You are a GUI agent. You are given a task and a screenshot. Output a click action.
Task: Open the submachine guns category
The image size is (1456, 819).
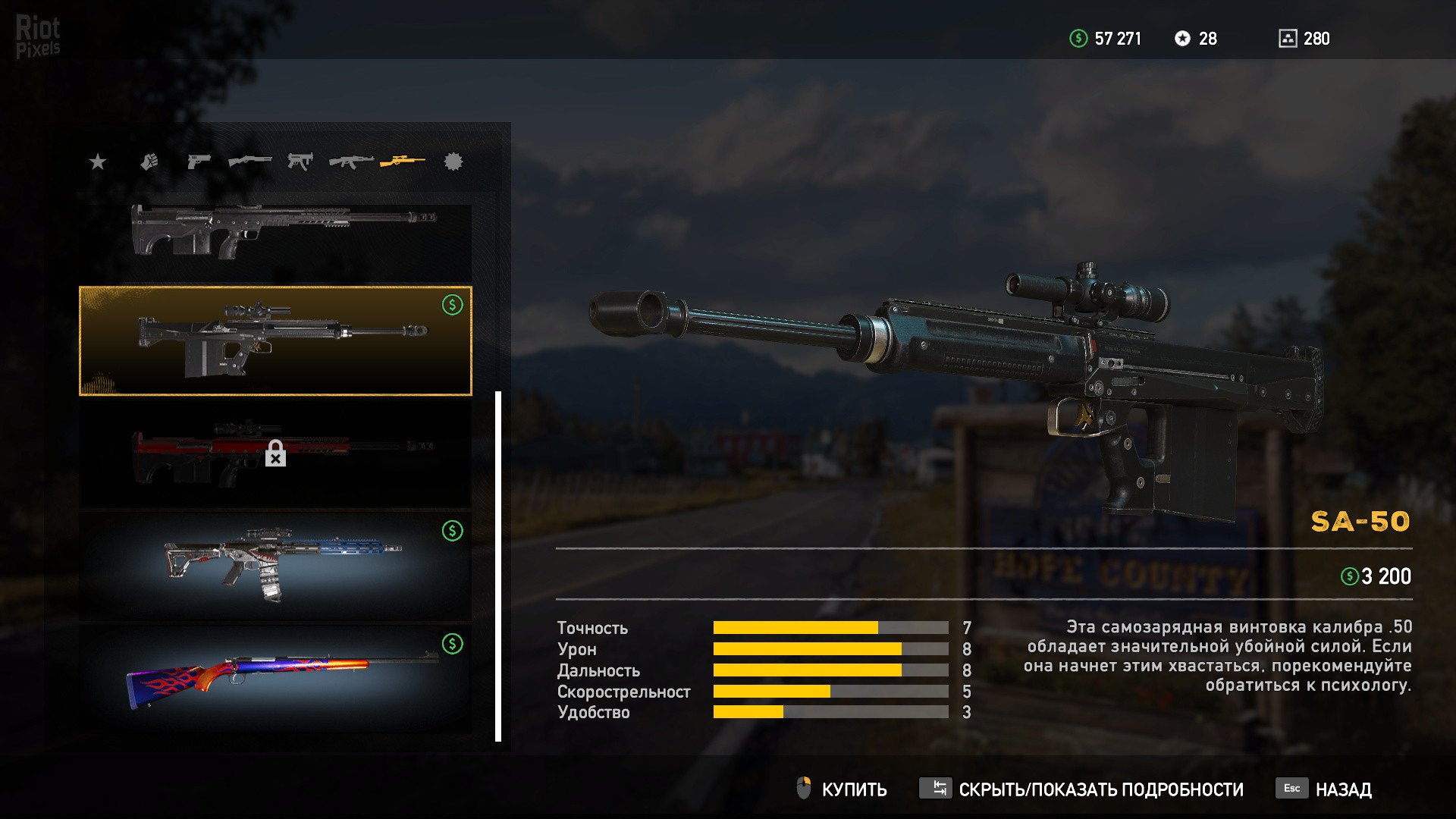300,162
